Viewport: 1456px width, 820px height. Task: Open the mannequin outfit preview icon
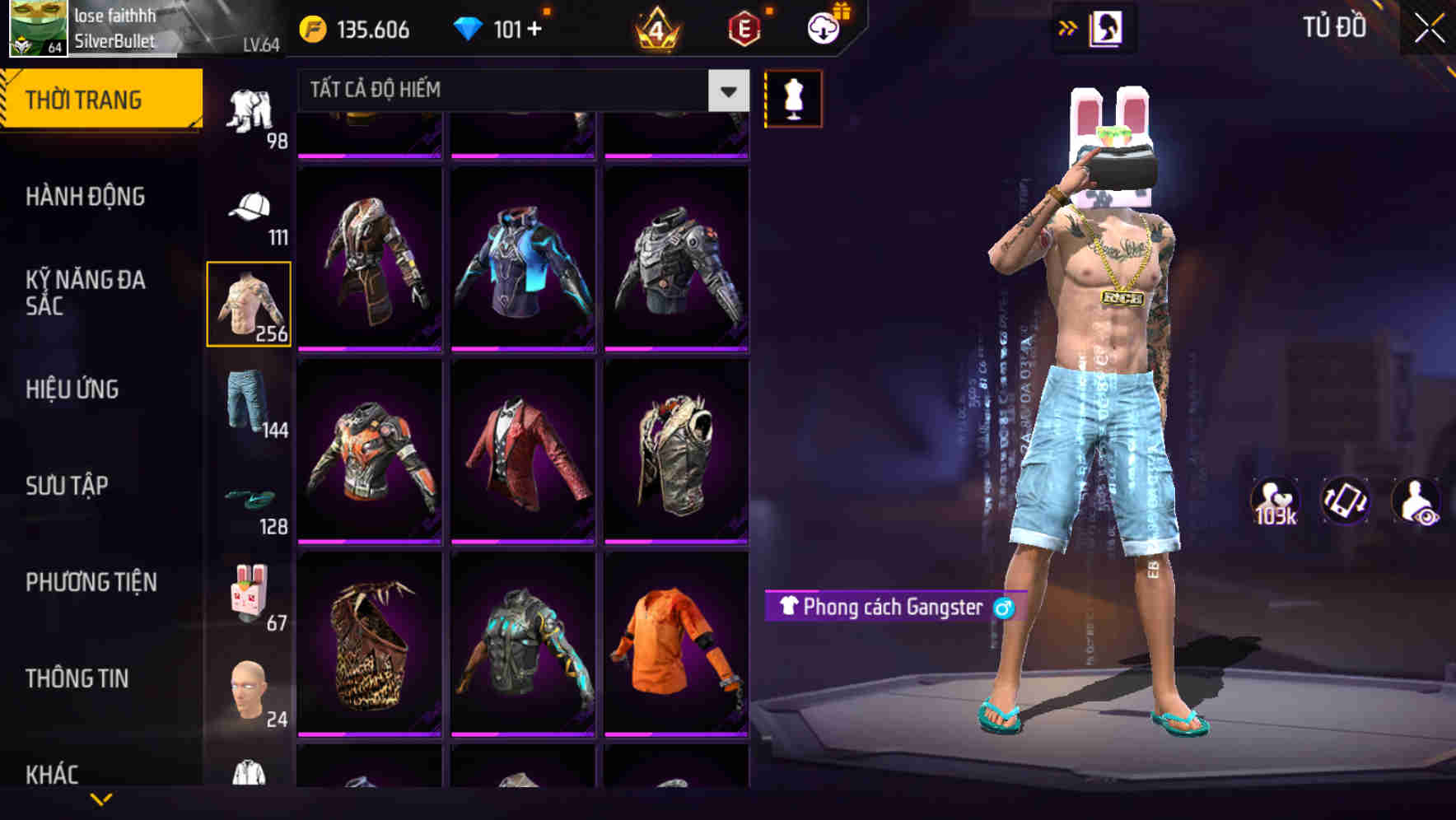click(793, 98)
